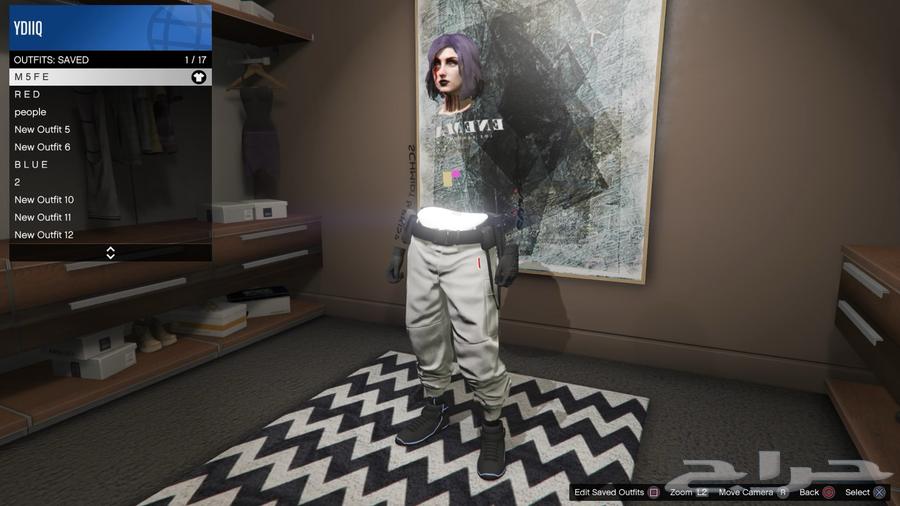The height and width of the screenshot is (506, 900).
Task: Select the M 5 F E saved outfit
Action: click(x=110, y=77)
